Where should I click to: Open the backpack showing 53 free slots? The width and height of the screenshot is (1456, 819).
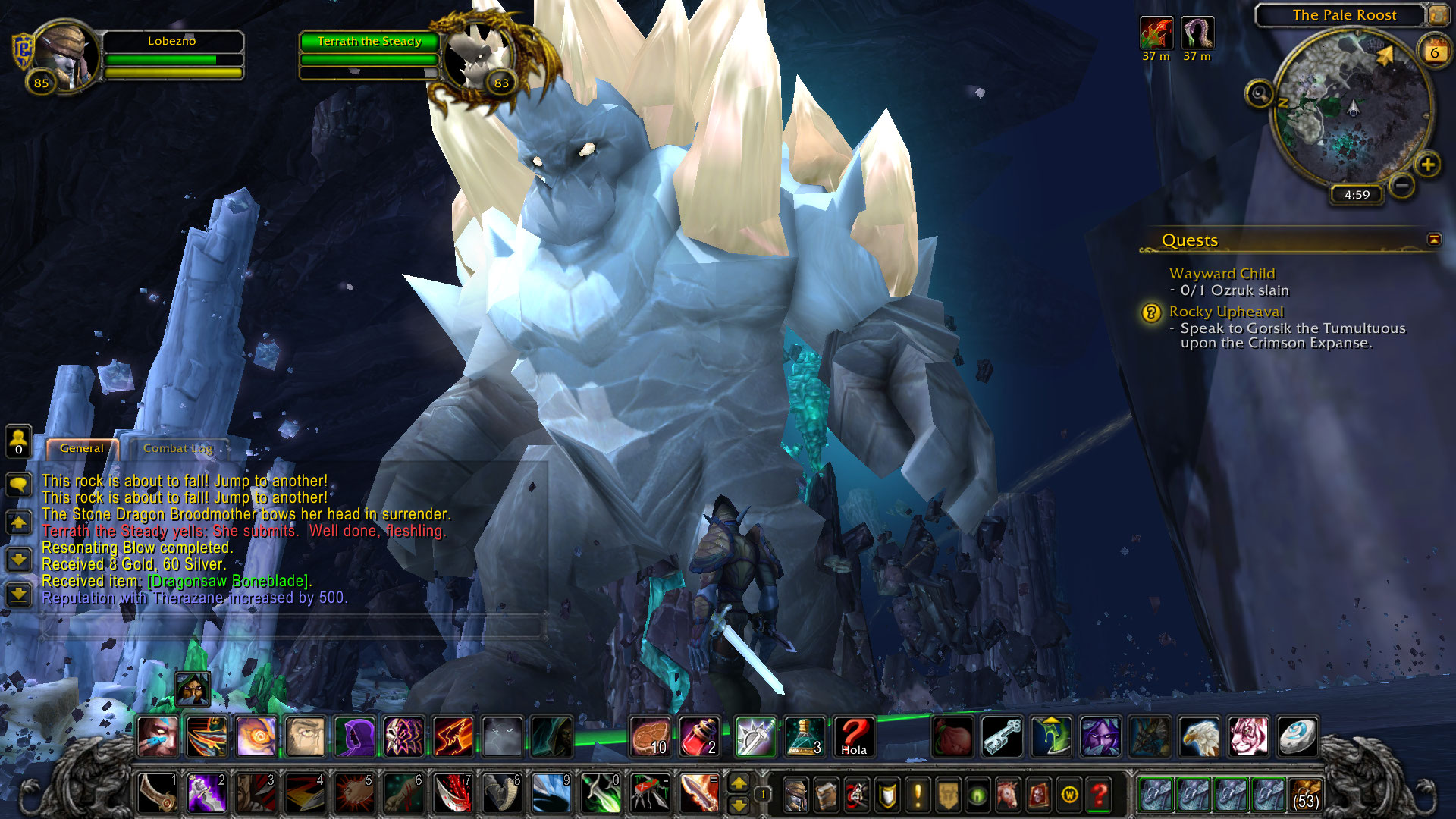(1304, 795)
